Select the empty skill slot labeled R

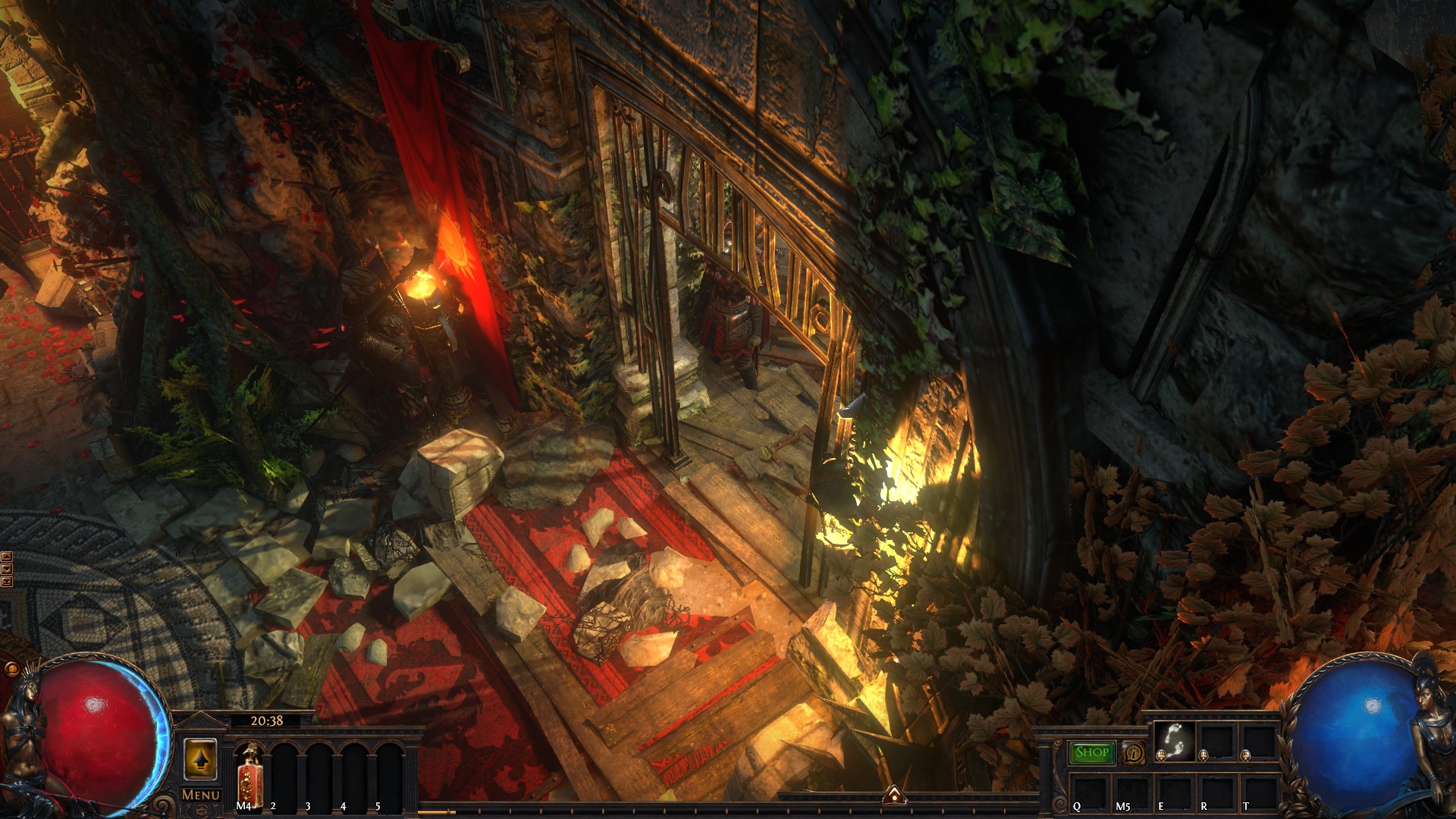click(x=1216, y=792)
